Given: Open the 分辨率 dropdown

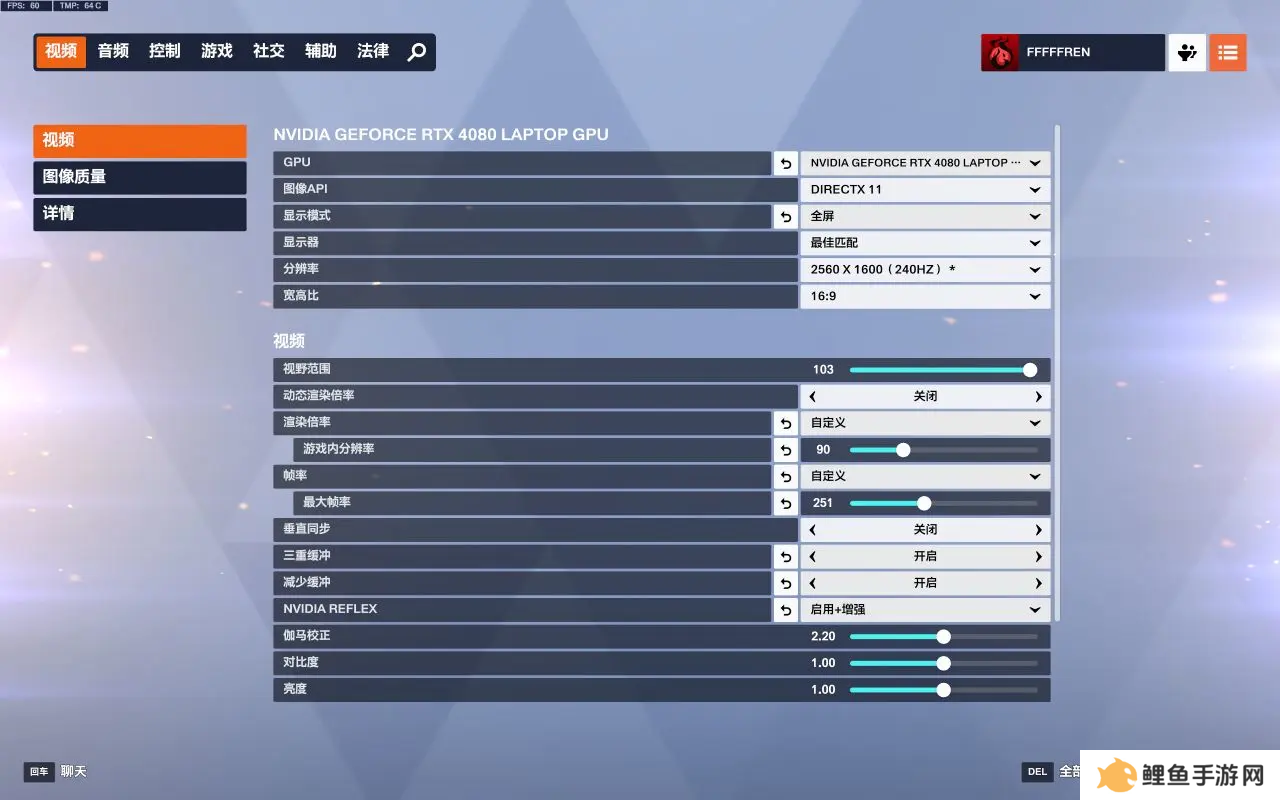Looking at the screenshot, I should click(x=925, y=270).
